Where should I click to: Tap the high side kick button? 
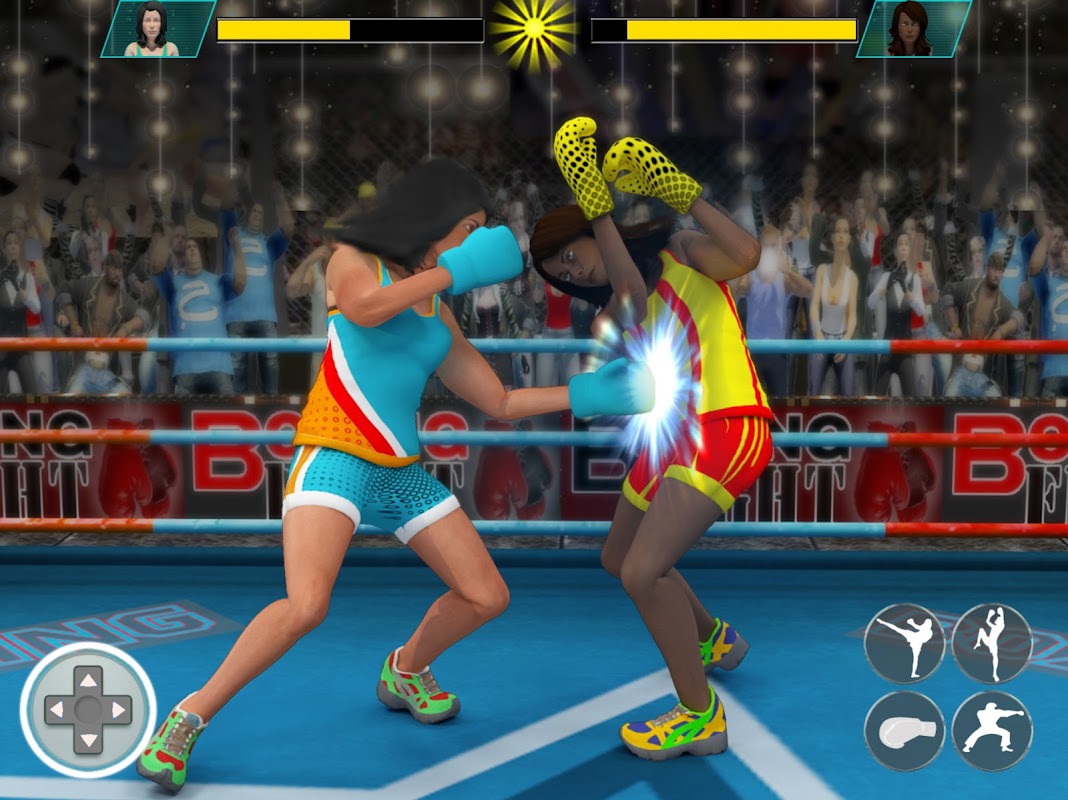pos(904,643)
